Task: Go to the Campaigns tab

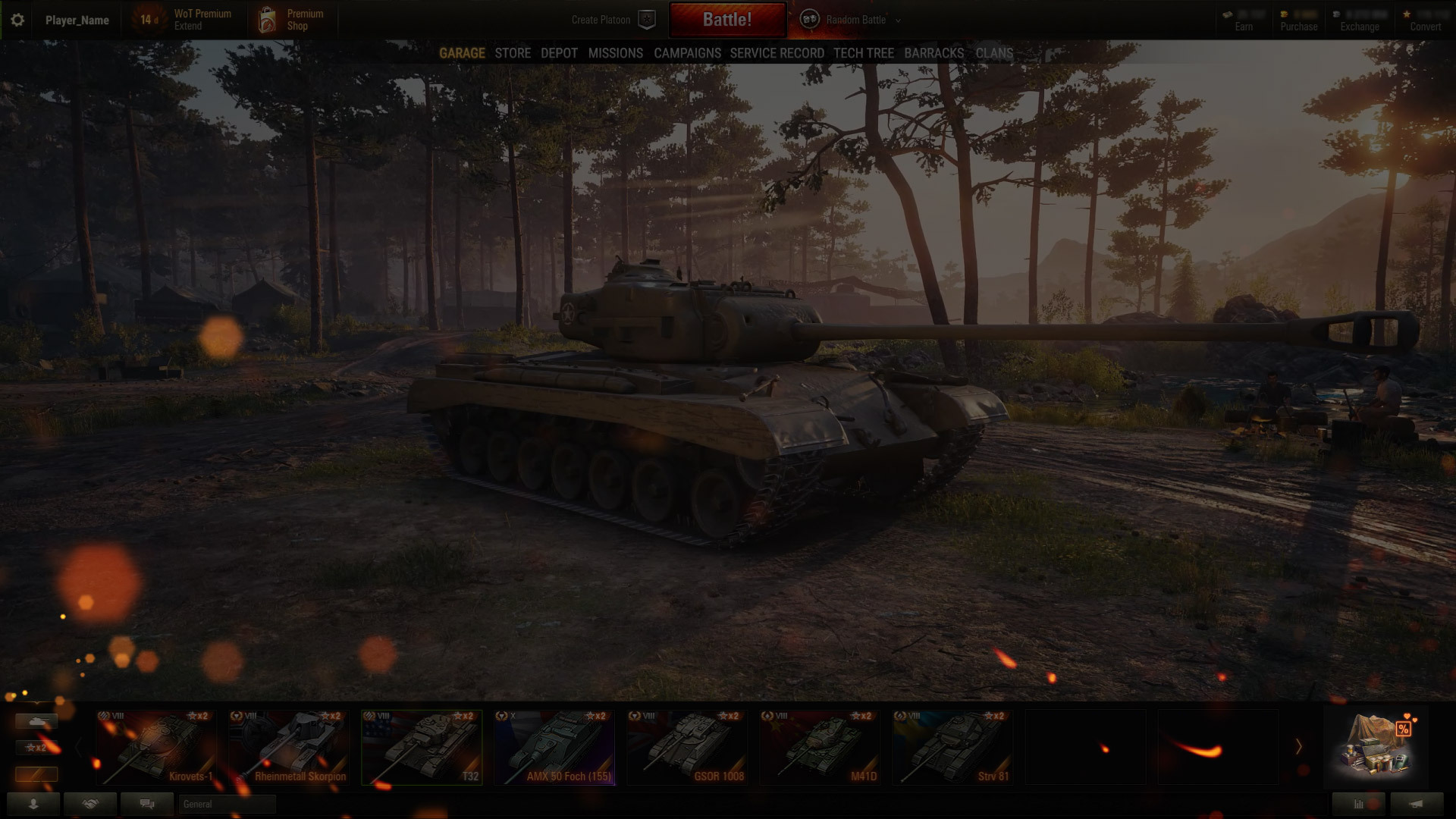Action: [687, 53]
